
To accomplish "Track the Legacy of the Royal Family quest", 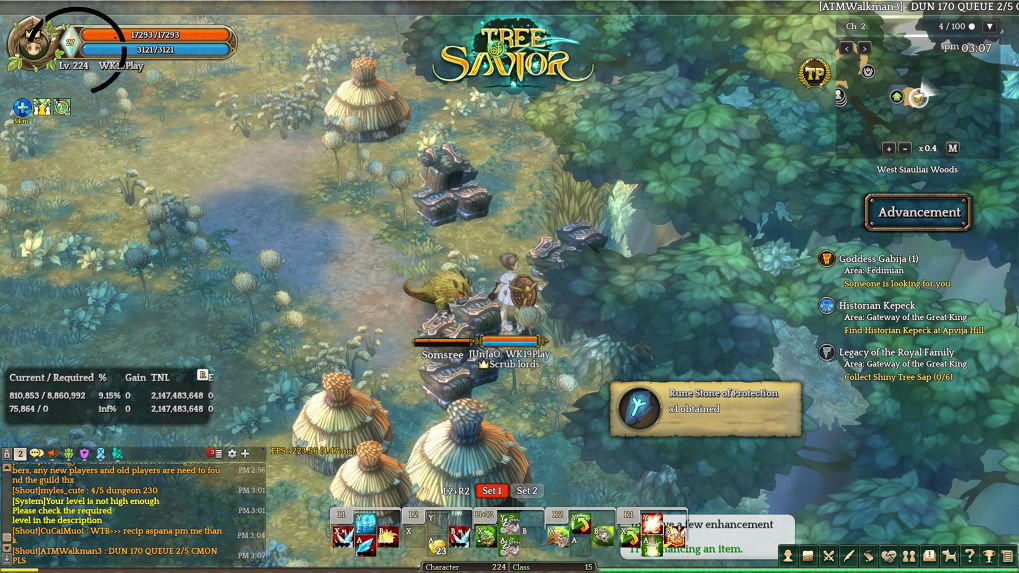I will (896, 352).
